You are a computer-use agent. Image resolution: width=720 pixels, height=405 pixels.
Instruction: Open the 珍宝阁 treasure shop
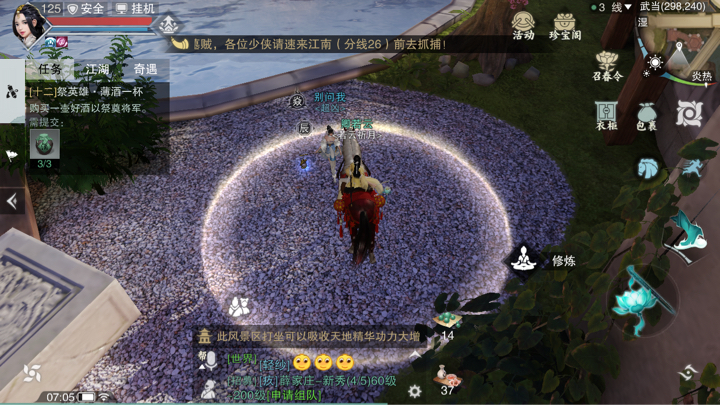pyautogui.click(x=565, y=24)
